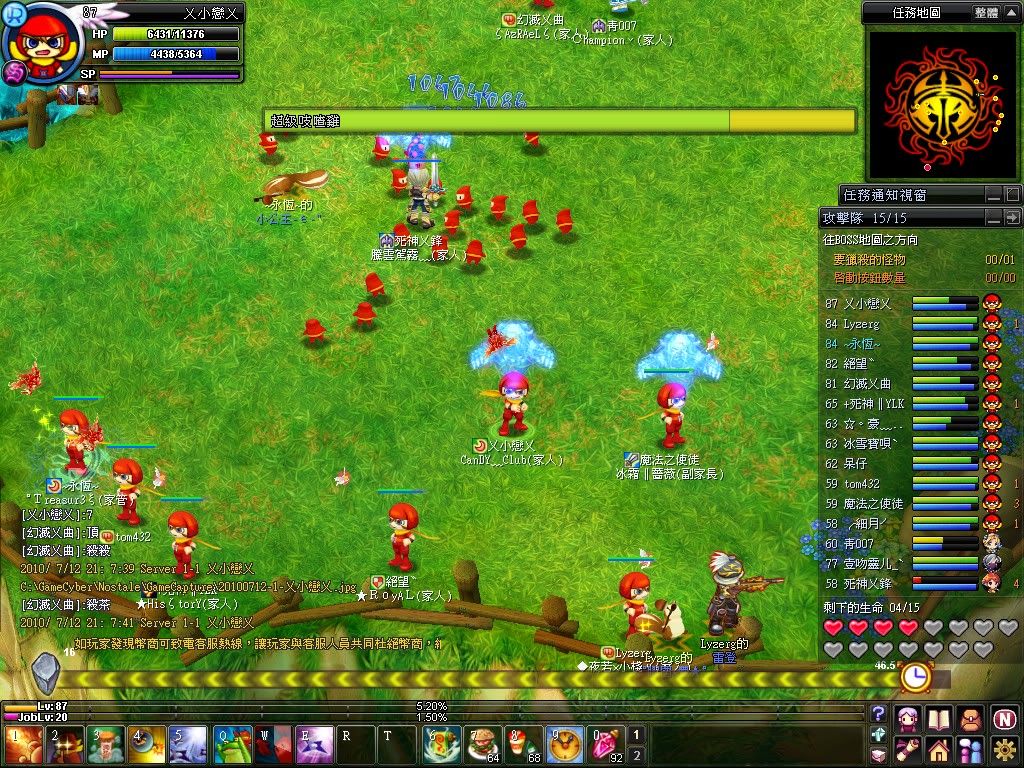Click the raid minimap with the sun emblem
Image resolution: width=1024 pixels, height=768 pixels.
940,104
